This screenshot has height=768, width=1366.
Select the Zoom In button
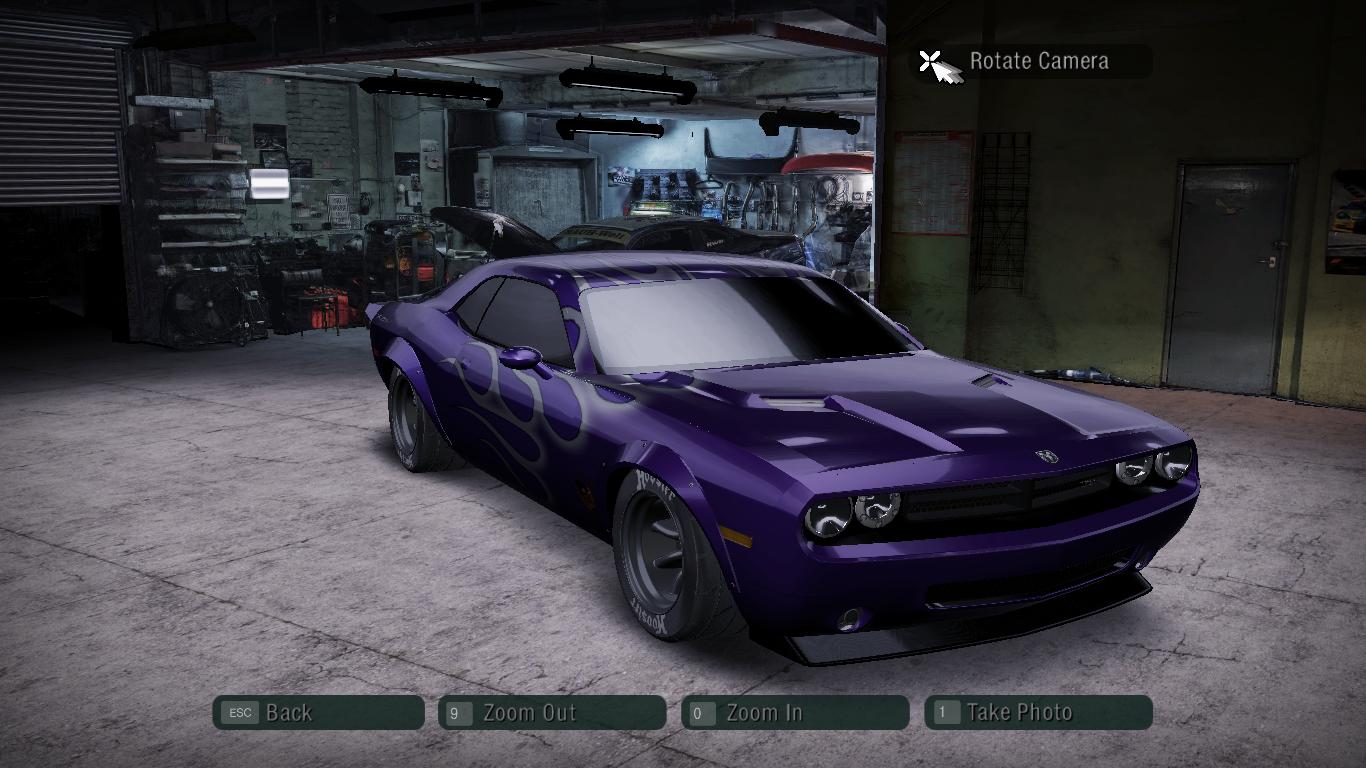coord(795,713)
